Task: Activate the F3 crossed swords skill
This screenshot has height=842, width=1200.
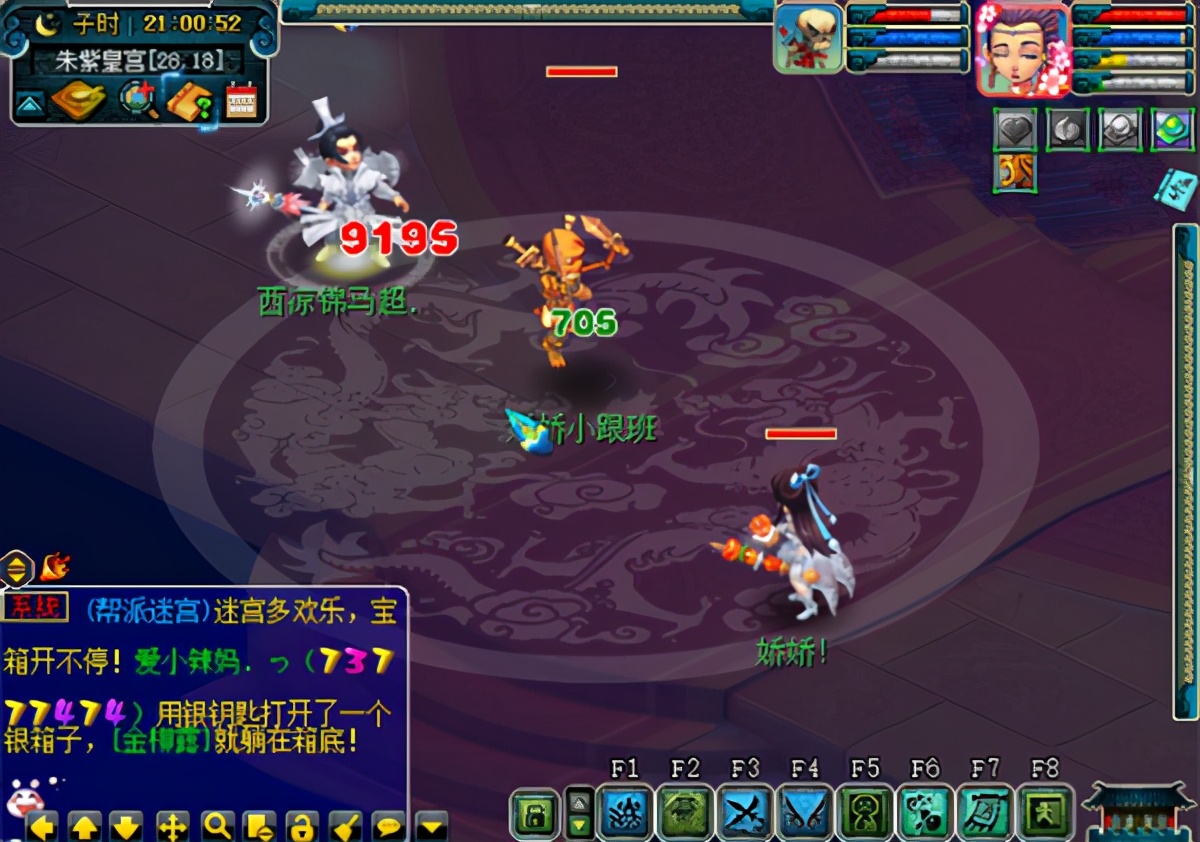Action: pyautogui.click(x=745, y=811)
